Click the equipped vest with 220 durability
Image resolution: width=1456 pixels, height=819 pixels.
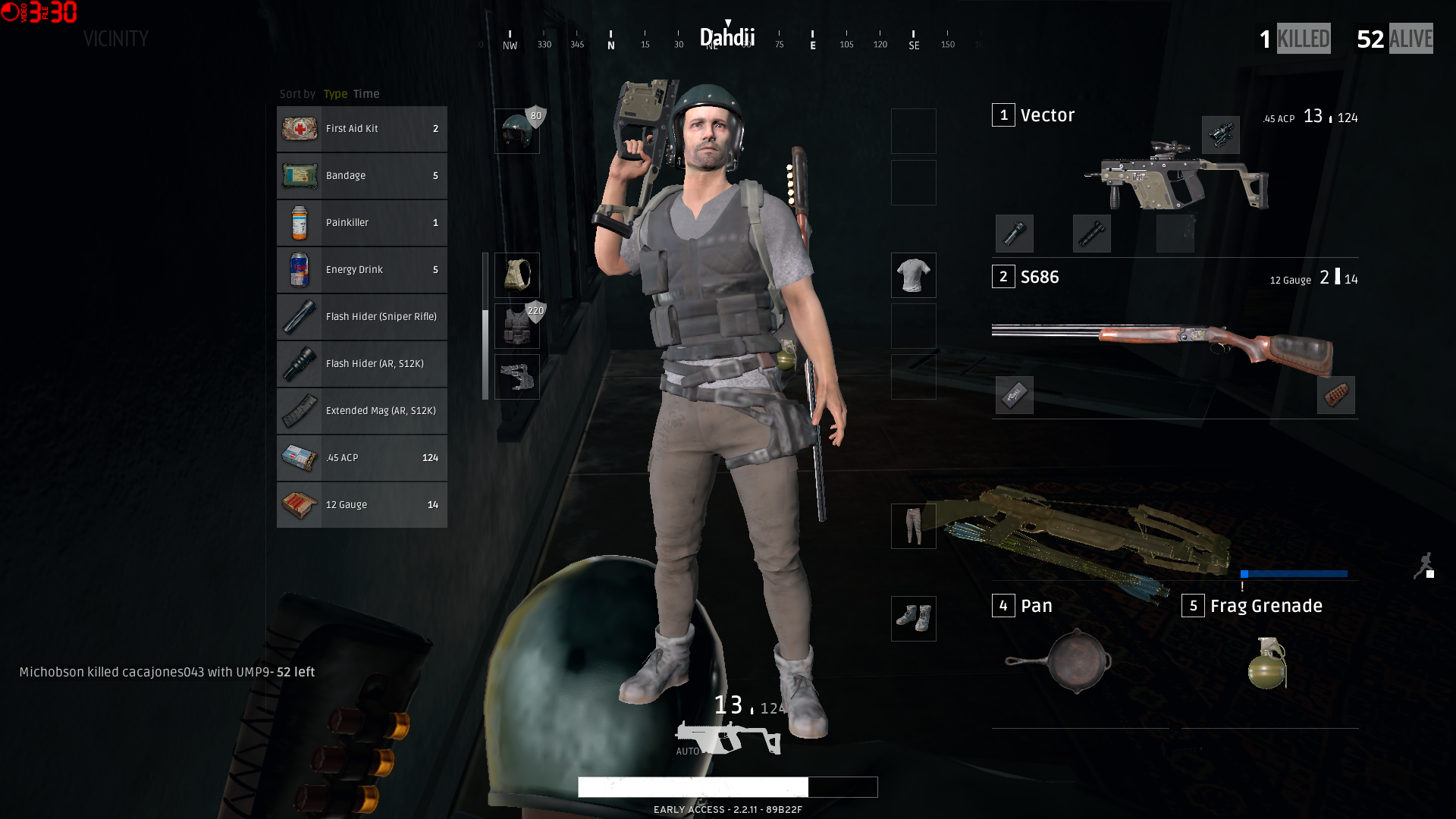click(x=516, y=325)
